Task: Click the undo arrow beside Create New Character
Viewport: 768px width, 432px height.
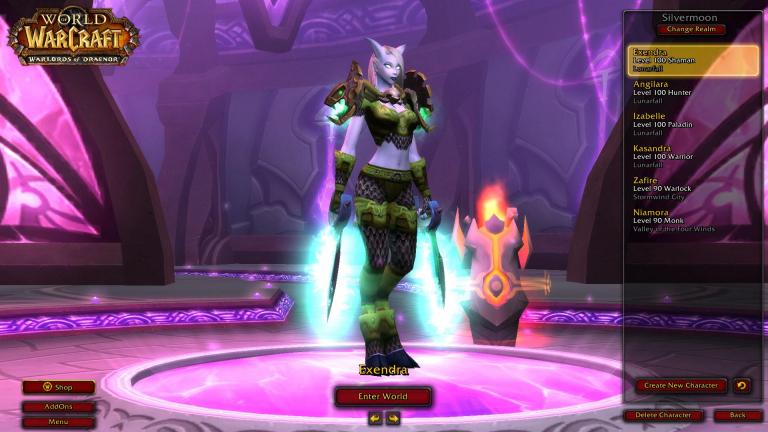Action: 741,385
